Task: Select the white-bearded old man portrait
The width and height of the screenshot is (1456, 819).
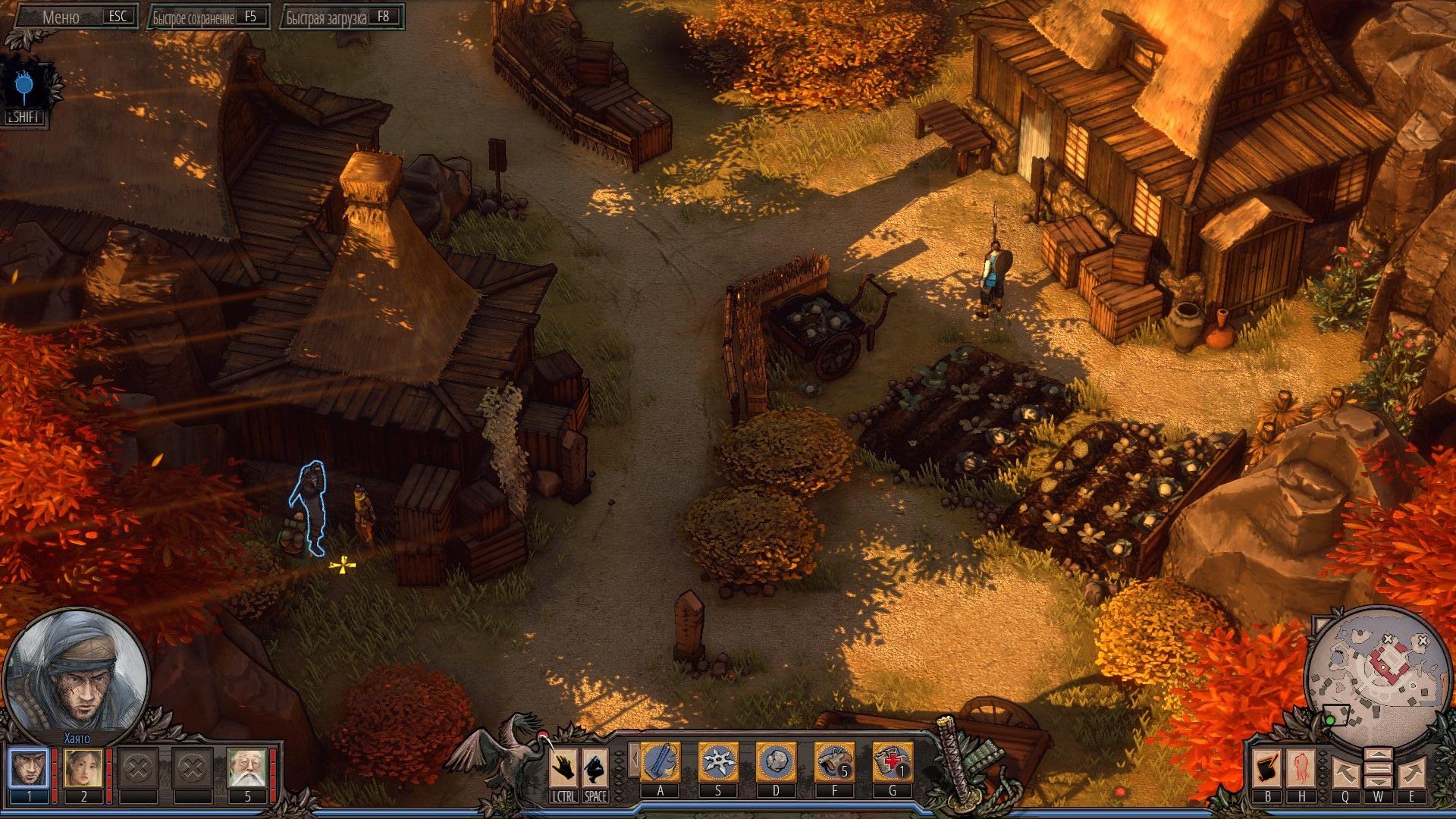Action: [x=247, y=767]
